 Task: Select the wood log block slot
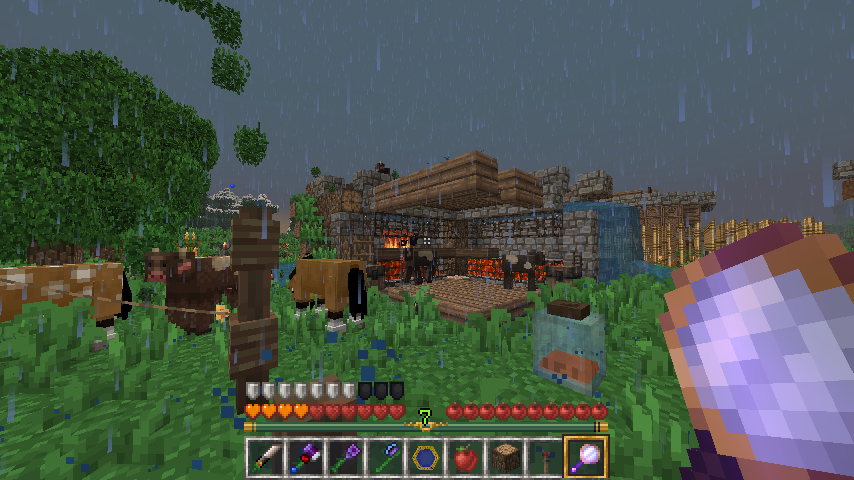(x=506, y=457)
